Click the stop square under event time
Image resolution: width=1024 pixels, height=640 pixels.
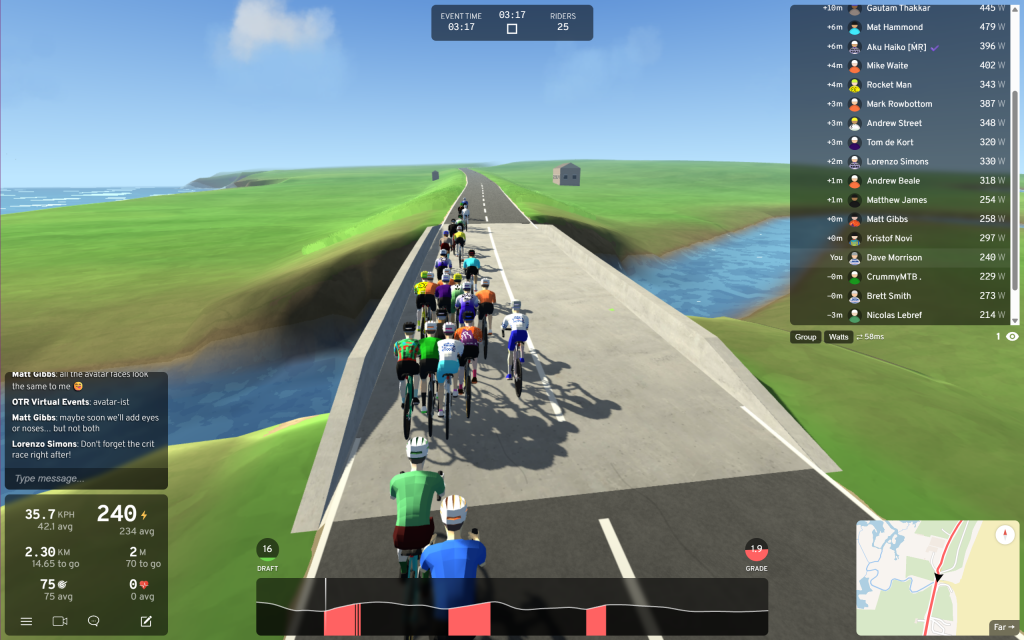pos(512,29)
